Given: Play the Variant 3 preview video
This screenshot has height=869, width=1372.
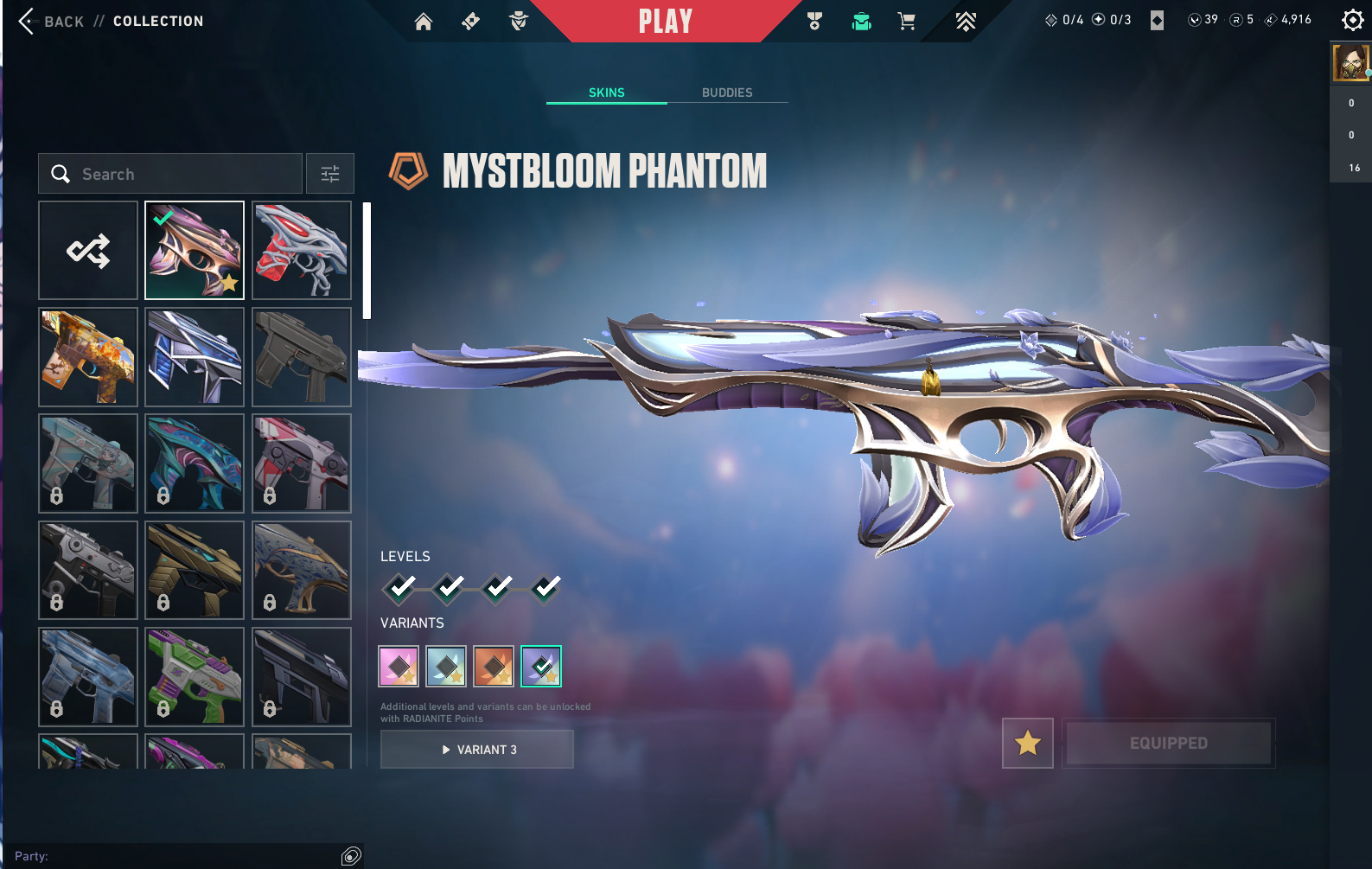Looking at the screenshot, I should point(477,750).
